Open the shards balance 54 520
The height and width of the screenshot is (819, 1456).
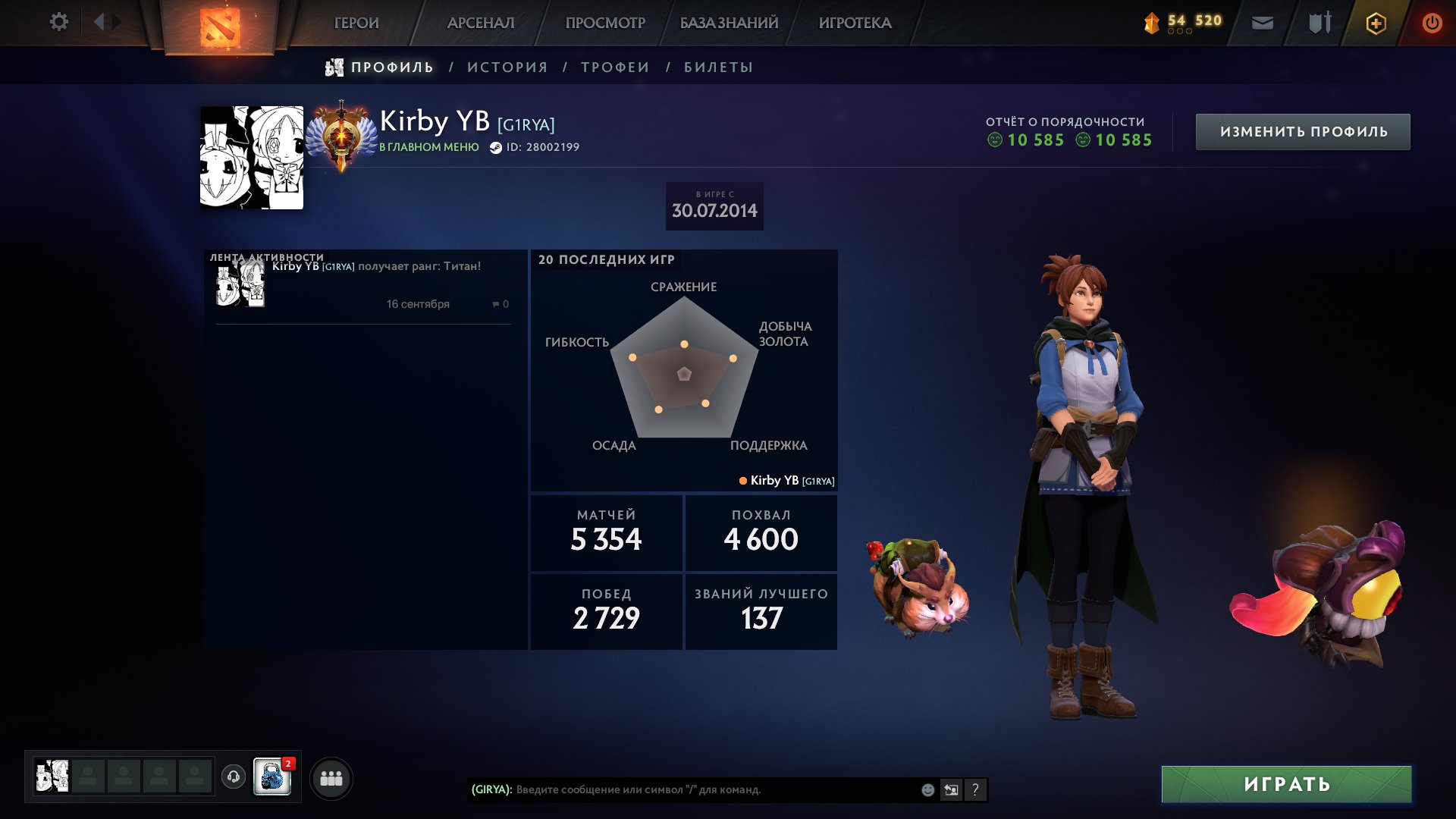click(x=1183, y=23)
